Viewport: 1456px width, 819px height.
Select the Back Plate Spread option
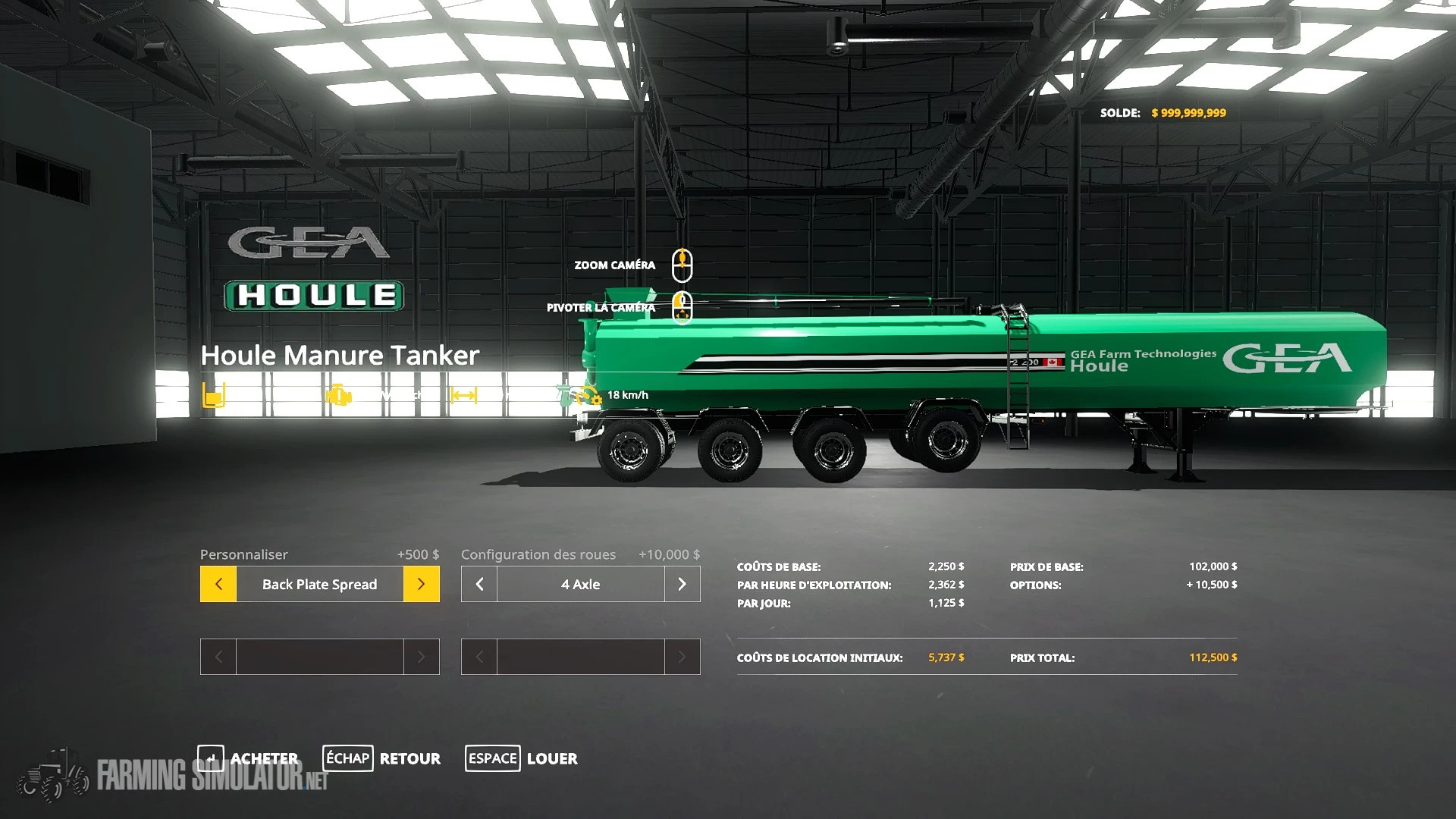click(x=319, y=584)
